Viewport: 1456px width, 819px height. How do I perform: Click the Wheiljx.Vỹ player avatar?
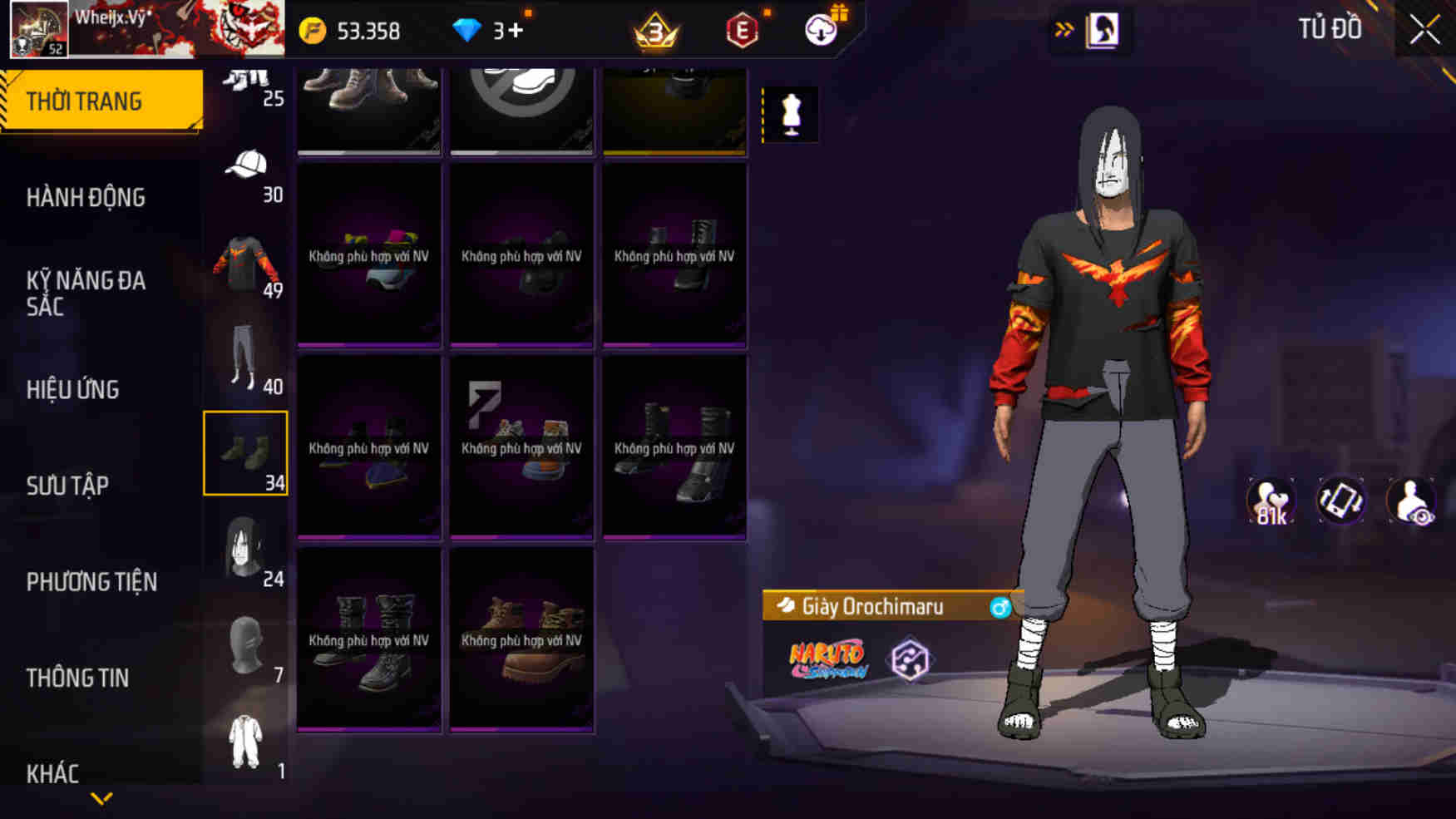[x=38, y=27]
